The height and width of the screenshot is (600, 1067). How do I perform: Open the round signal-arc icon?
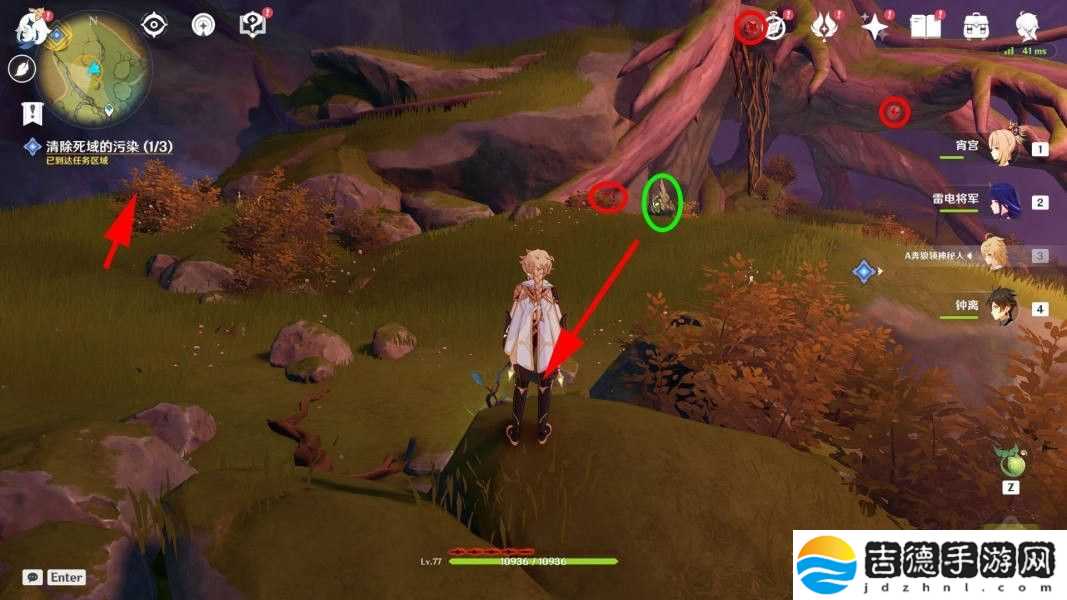click(x=203, y=25)
